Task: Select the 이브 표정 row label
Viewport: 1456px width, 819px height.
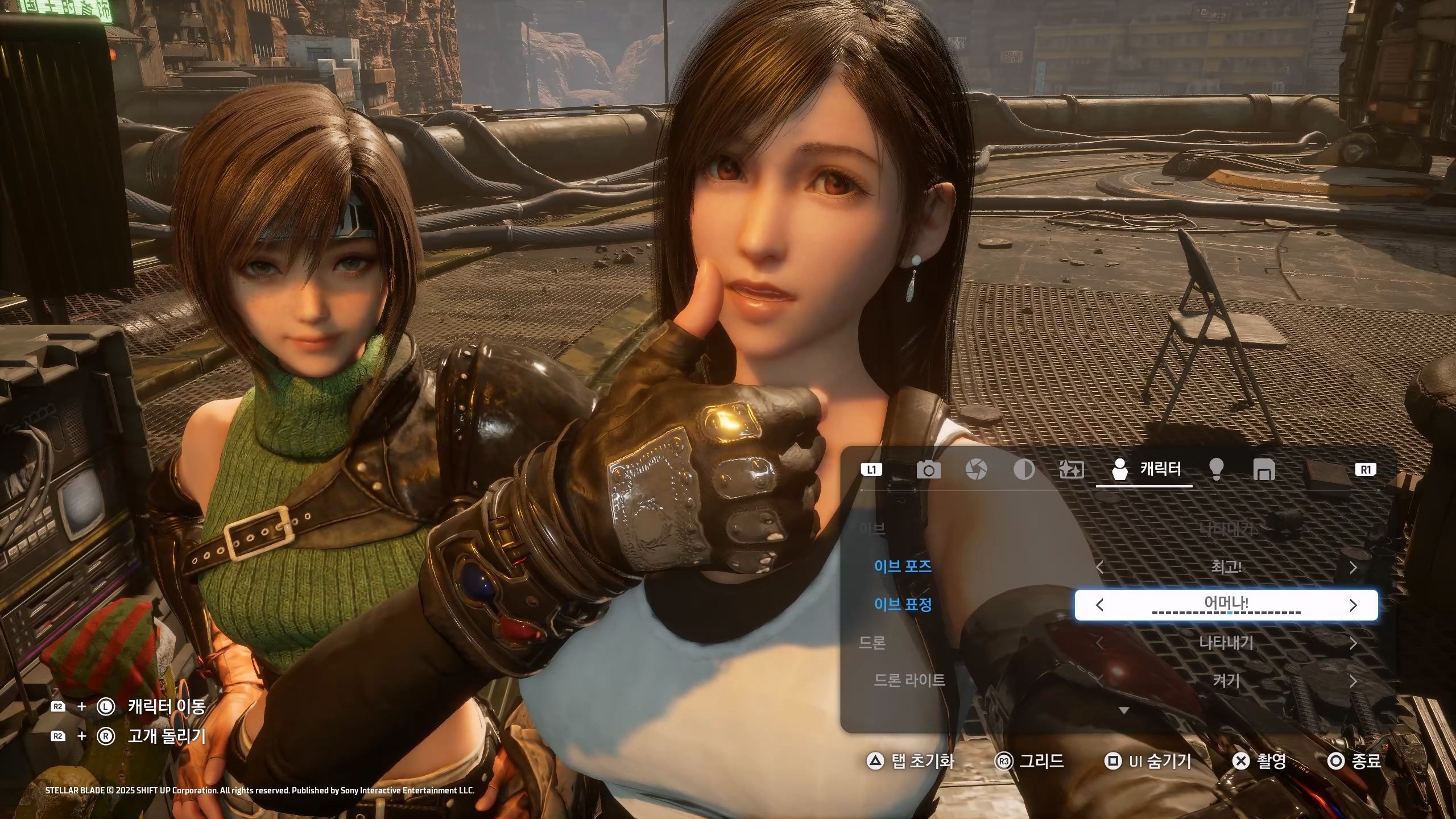Action: click(903, 605)
